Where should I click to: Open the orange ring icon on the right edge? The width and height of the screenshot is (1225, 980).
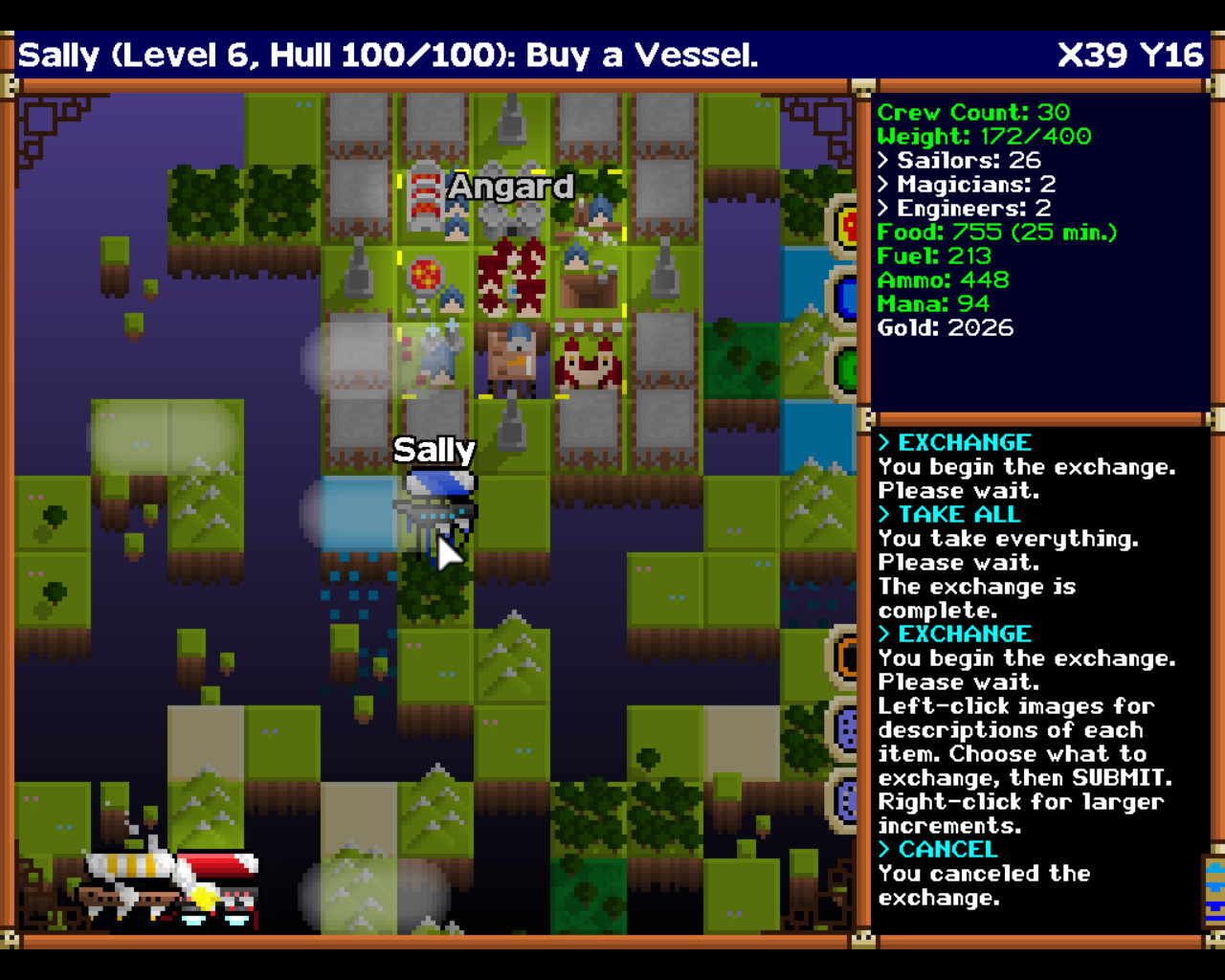pyautogui.click(x=846, y=657)
